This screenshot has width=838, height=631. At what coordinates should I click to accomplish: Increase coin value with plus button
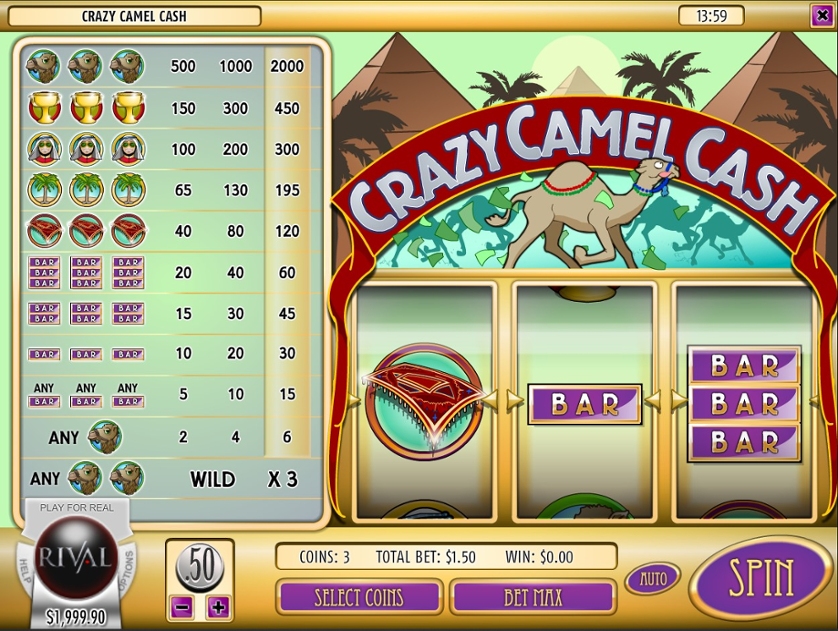tap(218, 606)
